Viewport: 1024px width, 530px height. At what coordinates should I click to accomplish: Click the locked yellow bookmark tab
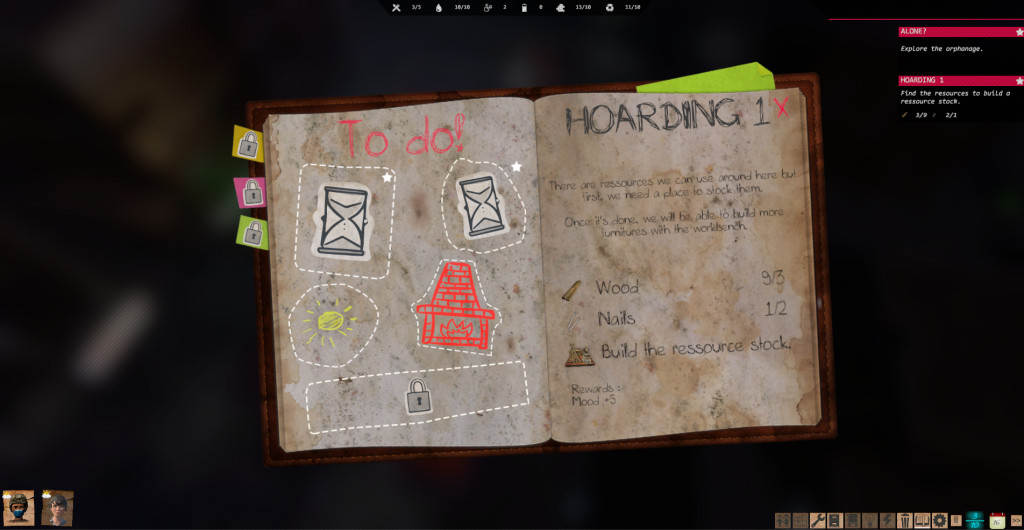247,145
